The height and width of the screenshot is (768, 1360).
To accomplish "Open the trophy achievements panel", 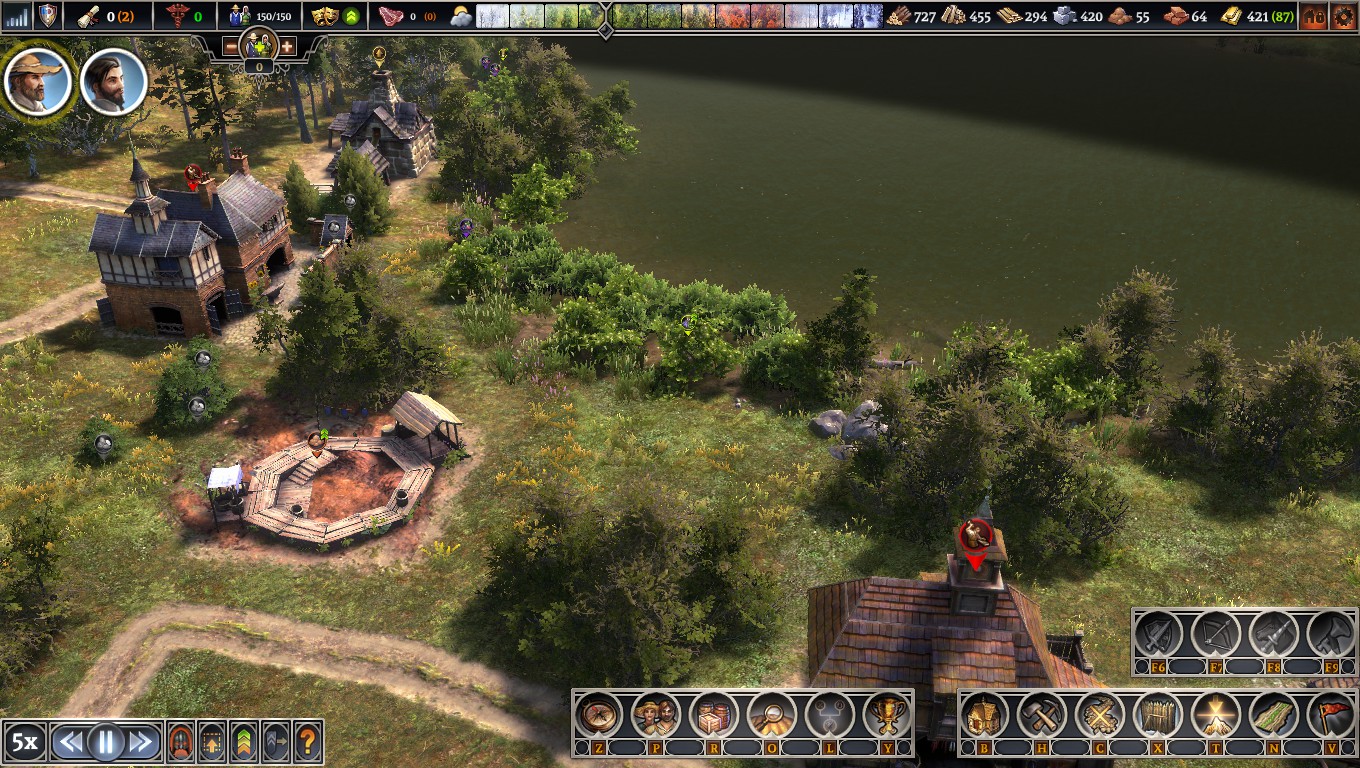I will pos(886,715).
